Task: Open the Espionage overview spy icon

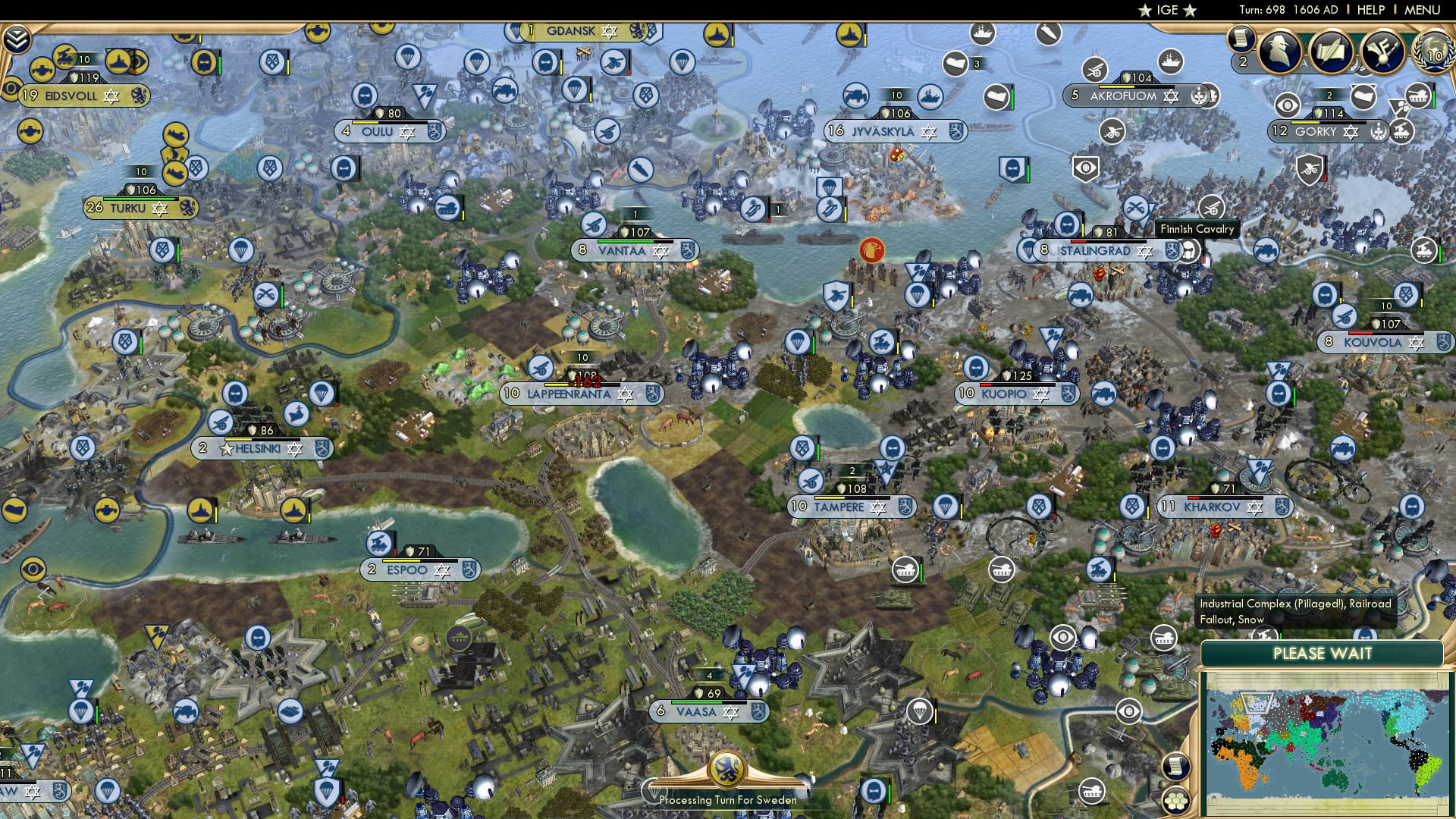Action: 1282,51
